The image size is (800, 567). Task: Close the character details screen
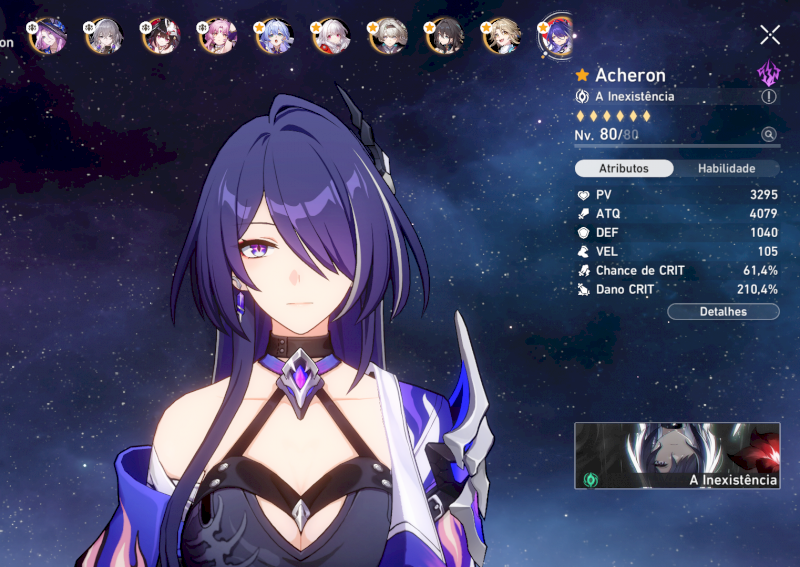pyautogui.click(x=770, y=35)
